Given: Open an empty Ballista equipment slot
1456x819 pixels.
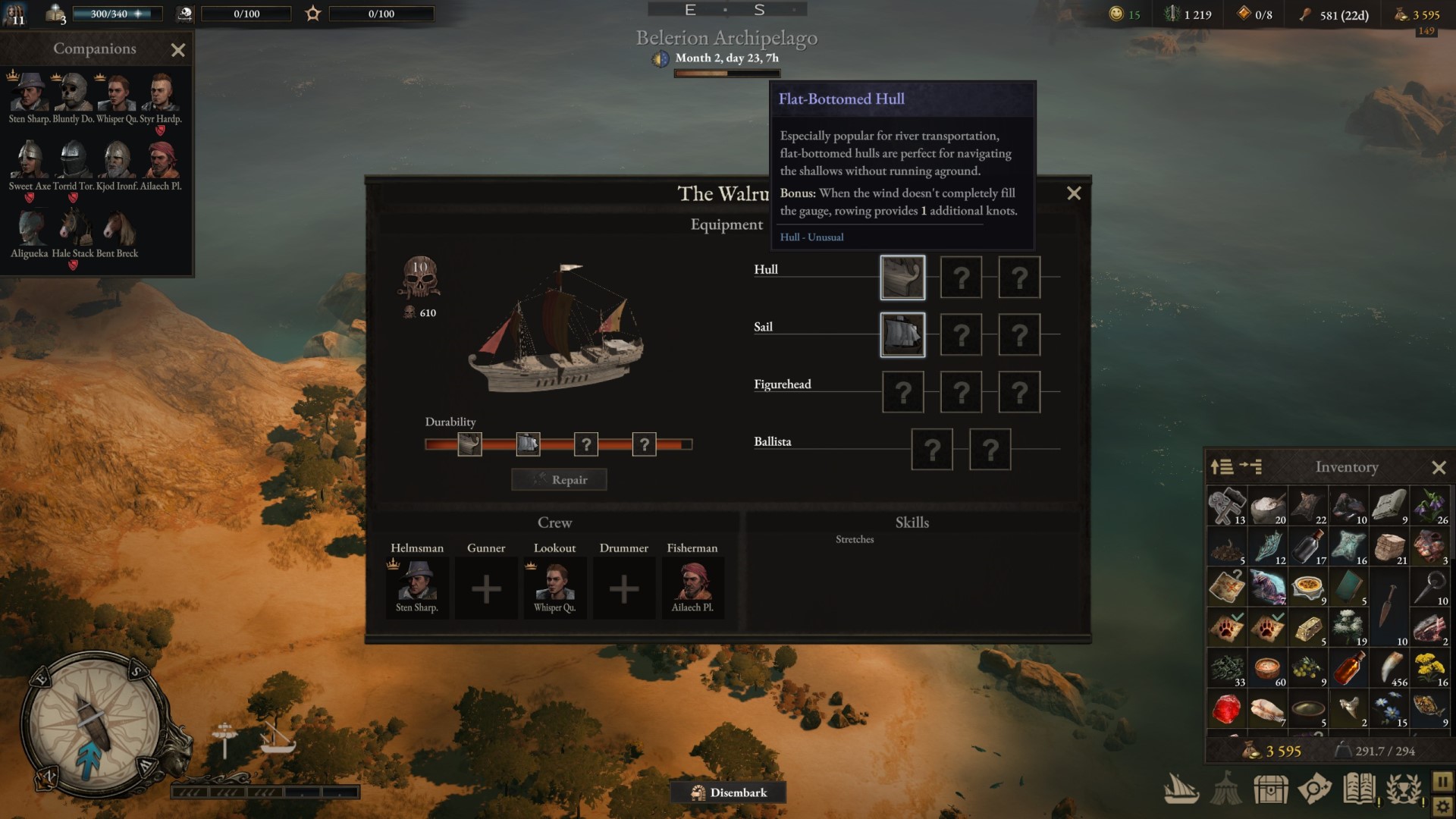Looking at the screenshot, I should (x=932, y=449).
